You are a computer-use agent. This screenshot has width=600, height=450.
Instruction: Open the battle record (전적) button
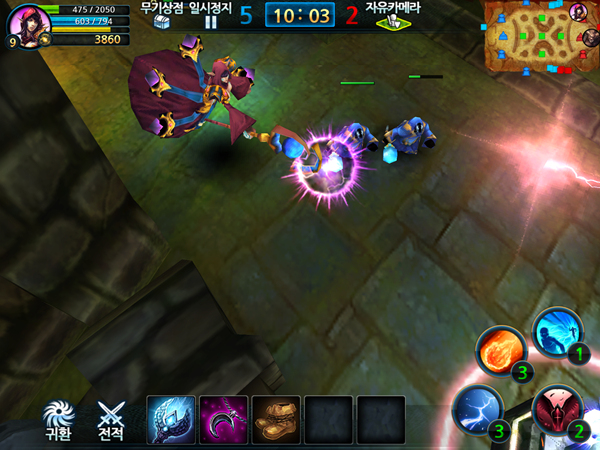coord(110,420)
